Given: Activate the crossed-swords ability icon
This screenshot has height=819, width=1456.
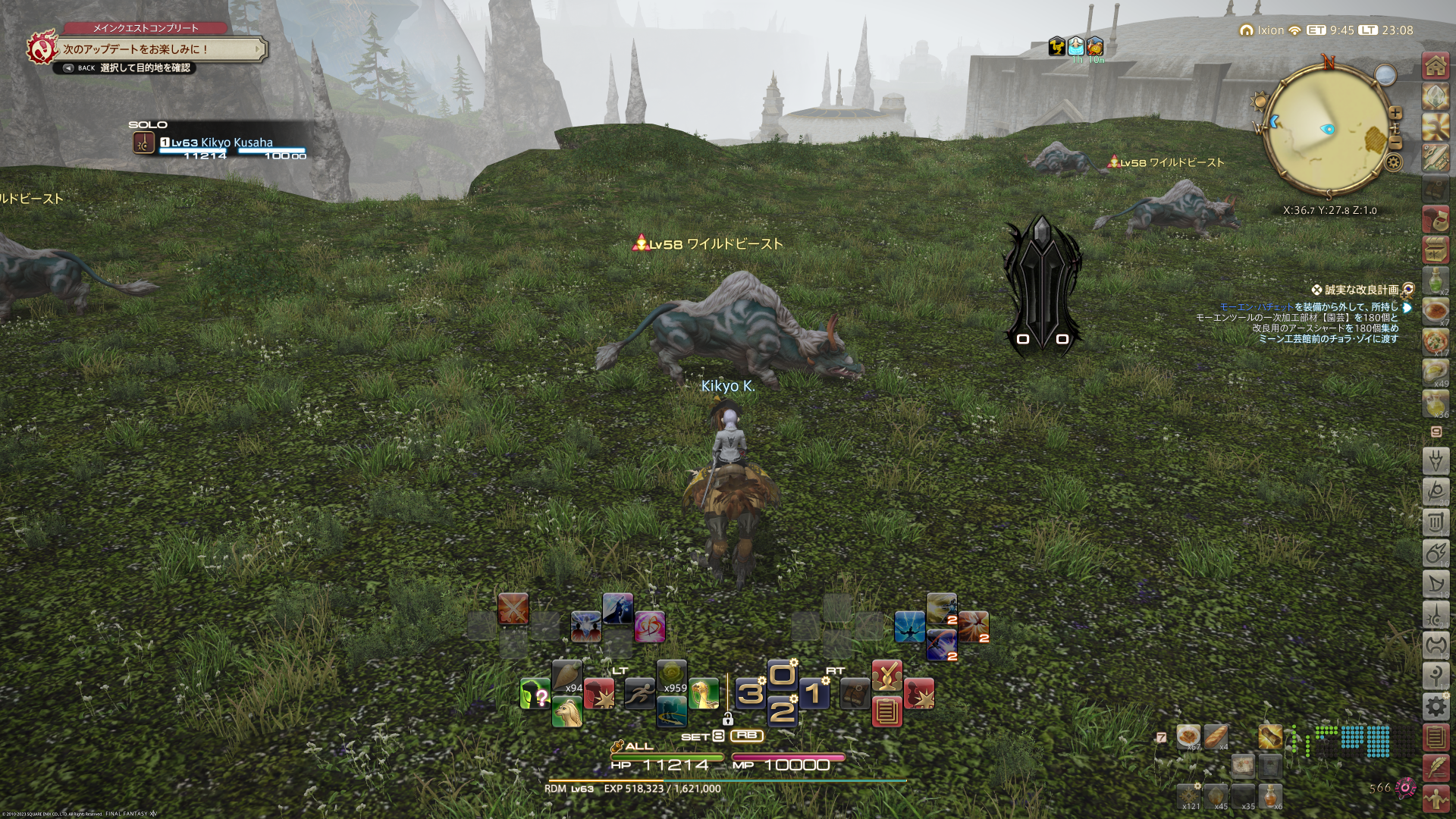Looking at the screenshot, I should (x=513, y=609).
